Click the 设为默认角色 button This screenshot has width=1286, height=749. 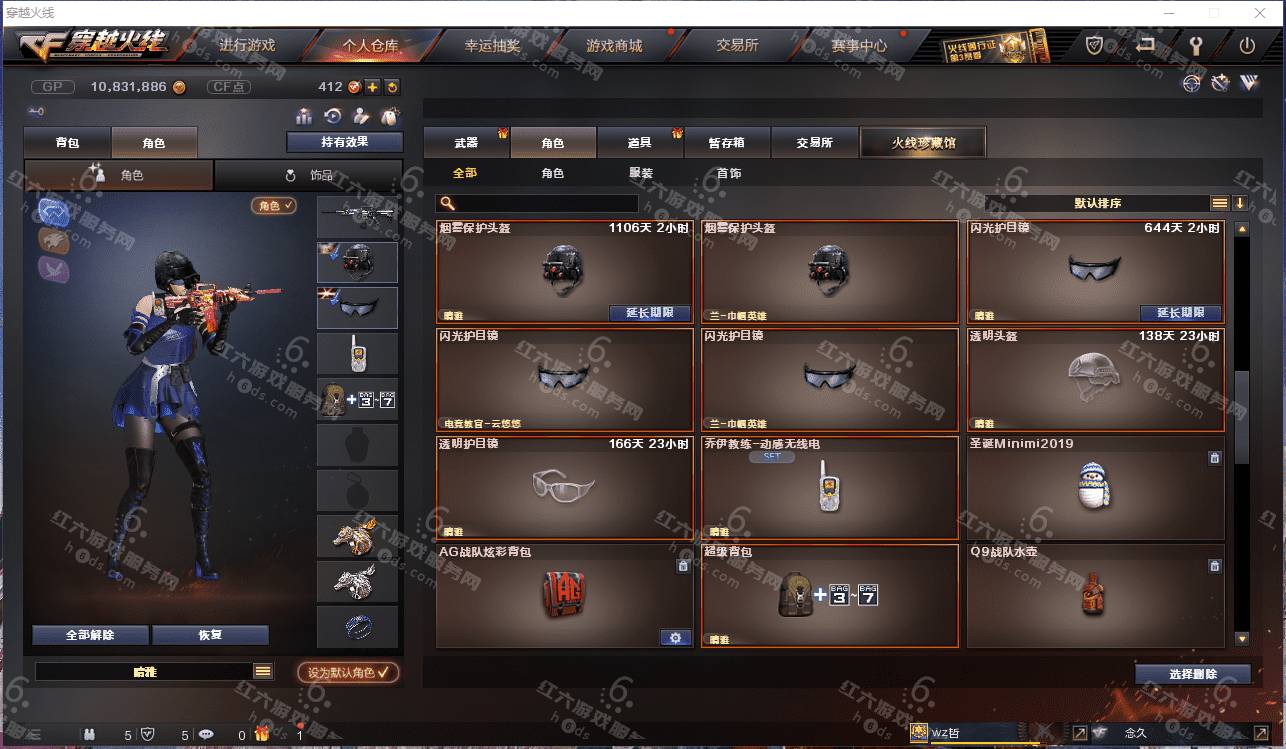tap(348, 672)
